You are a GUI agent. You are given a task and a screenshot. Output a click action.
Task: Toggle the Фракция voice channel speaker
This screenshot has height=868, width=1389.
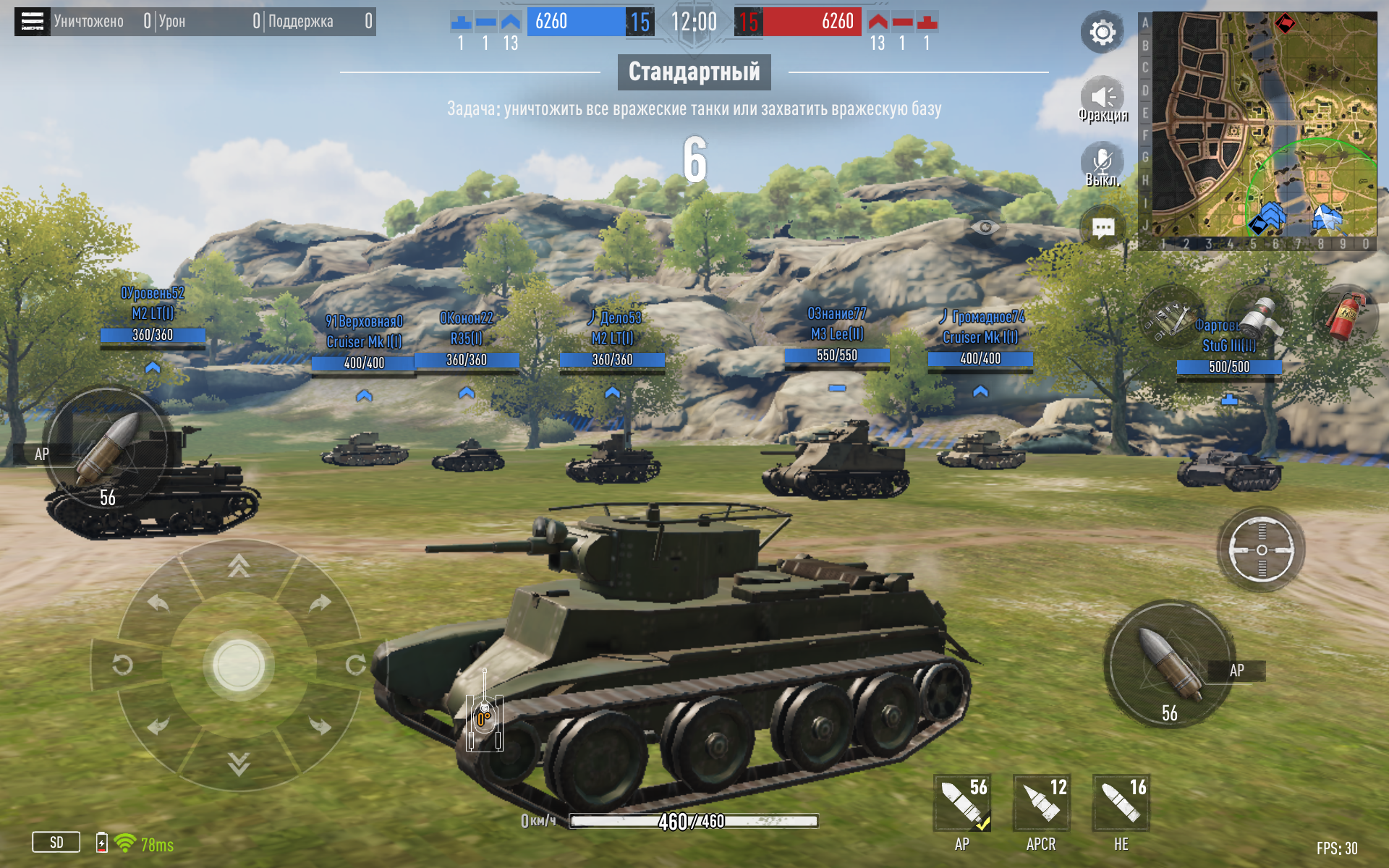click(1102, 98)
